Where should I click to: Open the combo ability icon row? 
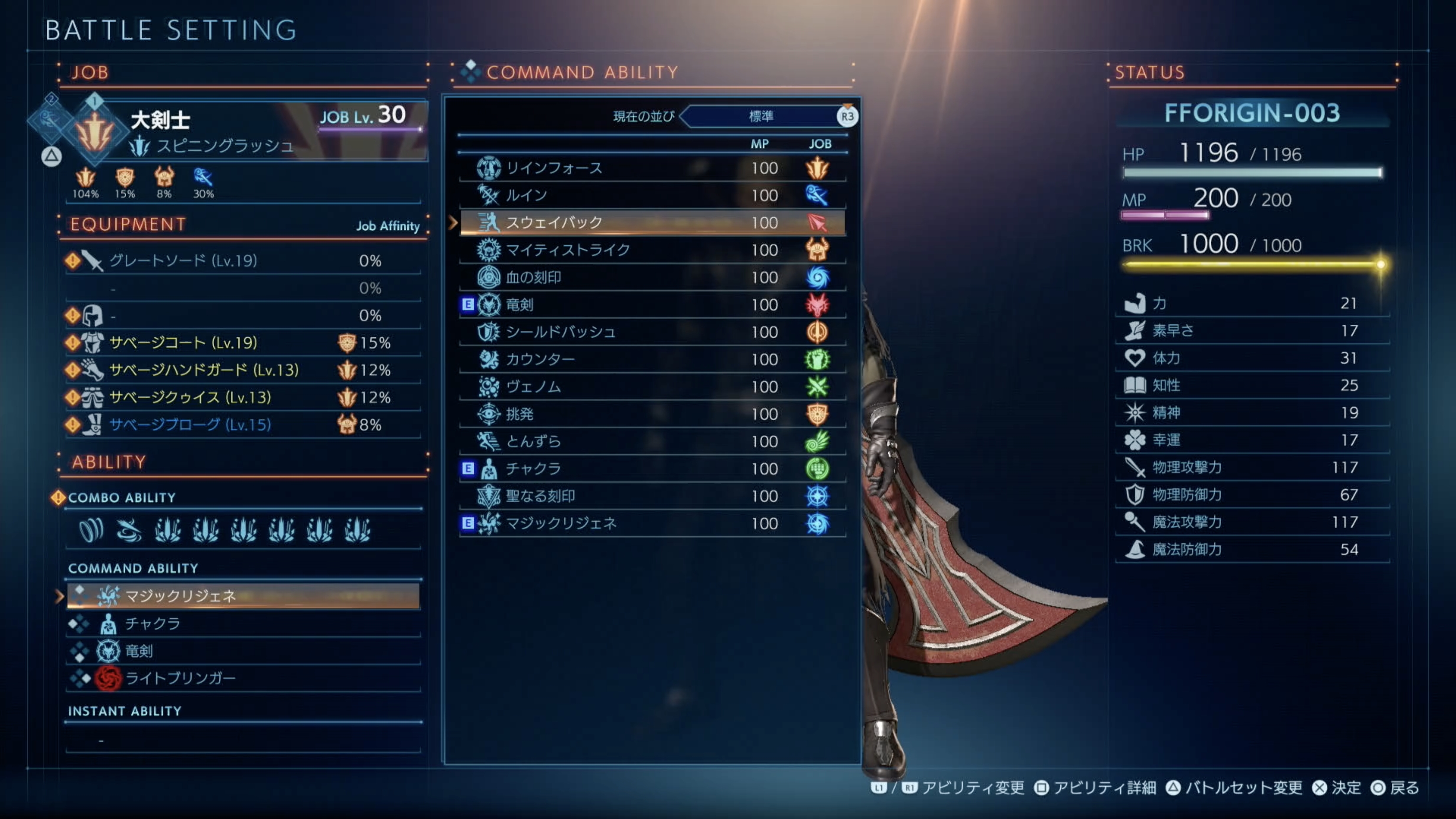pyautogui.click(x=243, y=530)
